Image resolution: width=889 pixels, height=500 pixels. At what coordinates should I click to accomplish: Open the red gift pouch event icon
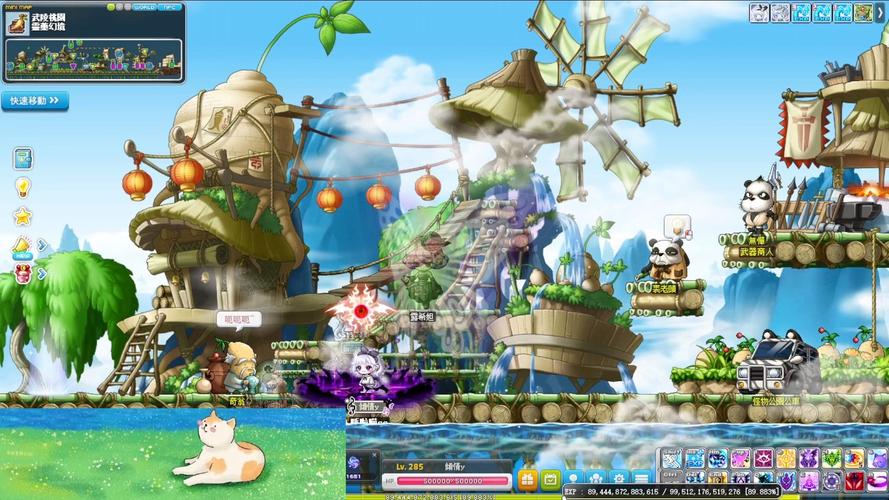pos(22,273)
